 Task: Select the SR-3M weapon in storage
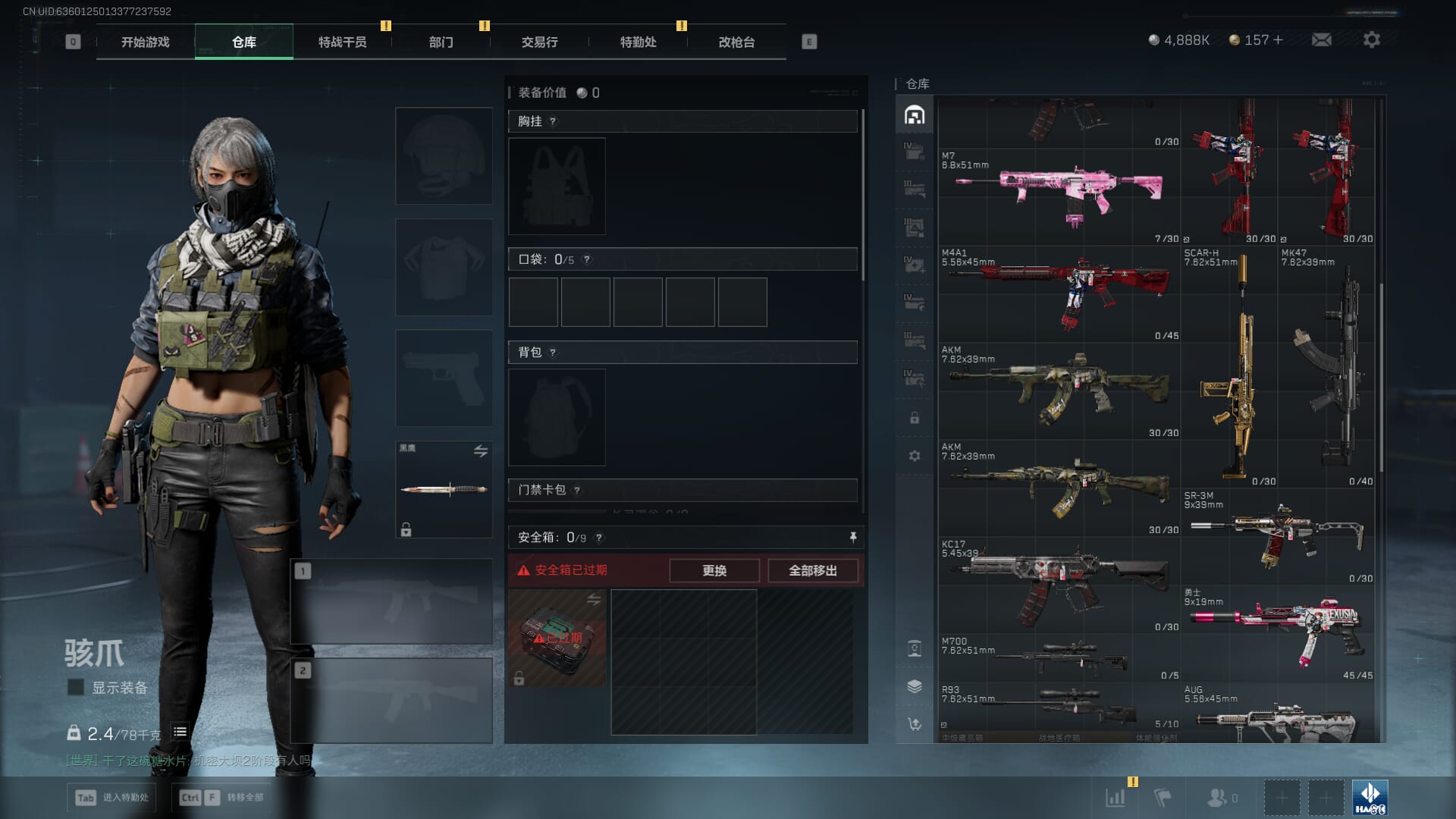1279,535
